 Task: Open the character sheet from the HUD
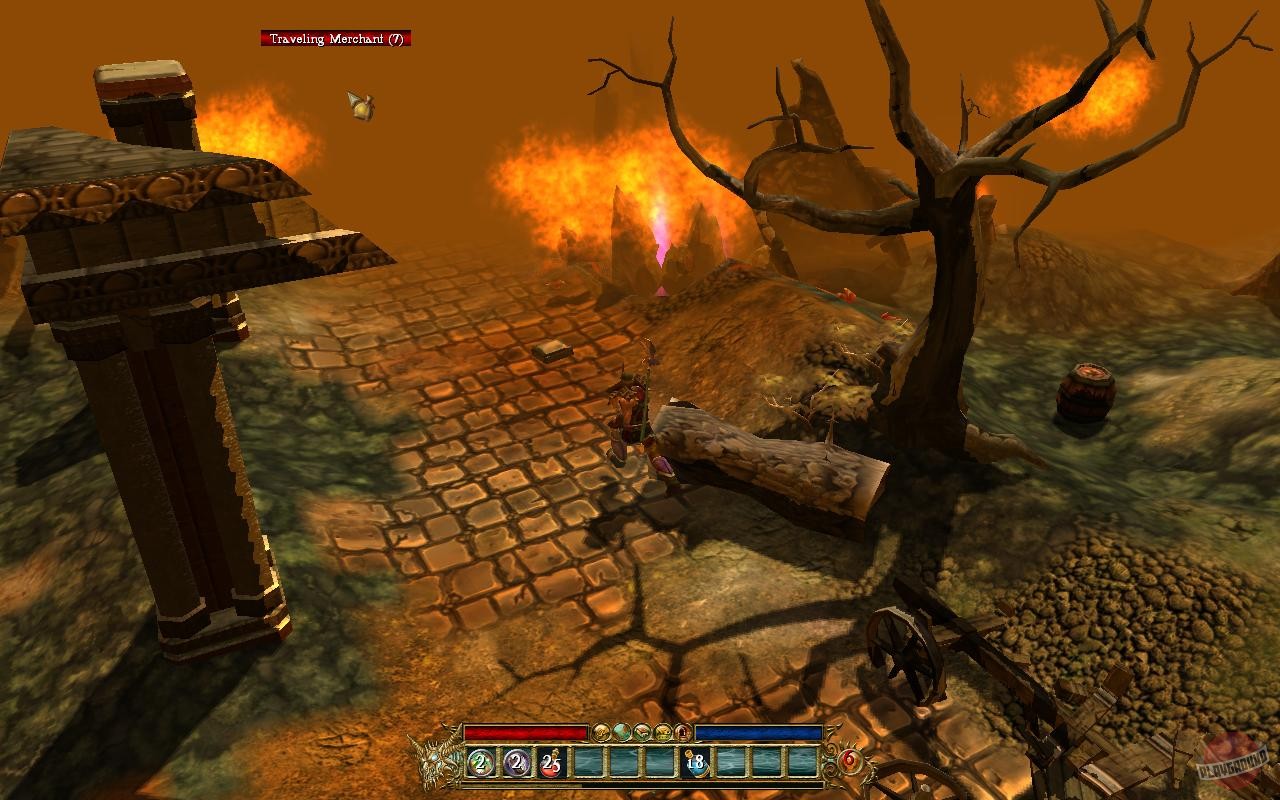click(x=600, y=733)
